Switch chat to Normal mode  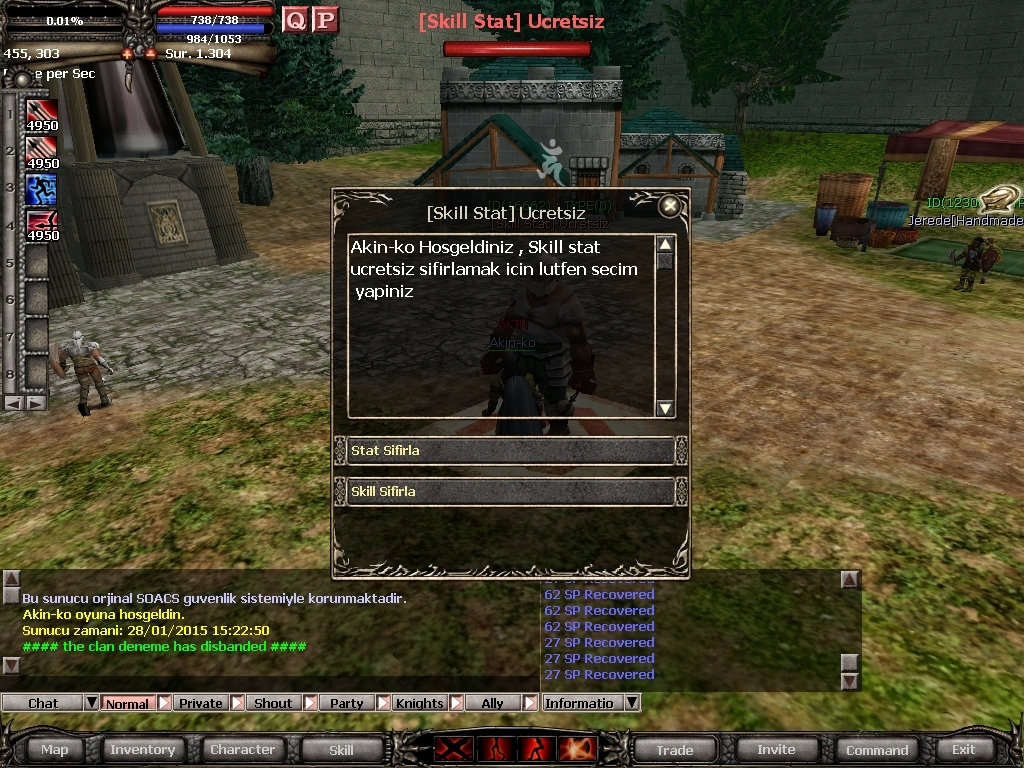[127, 703]
